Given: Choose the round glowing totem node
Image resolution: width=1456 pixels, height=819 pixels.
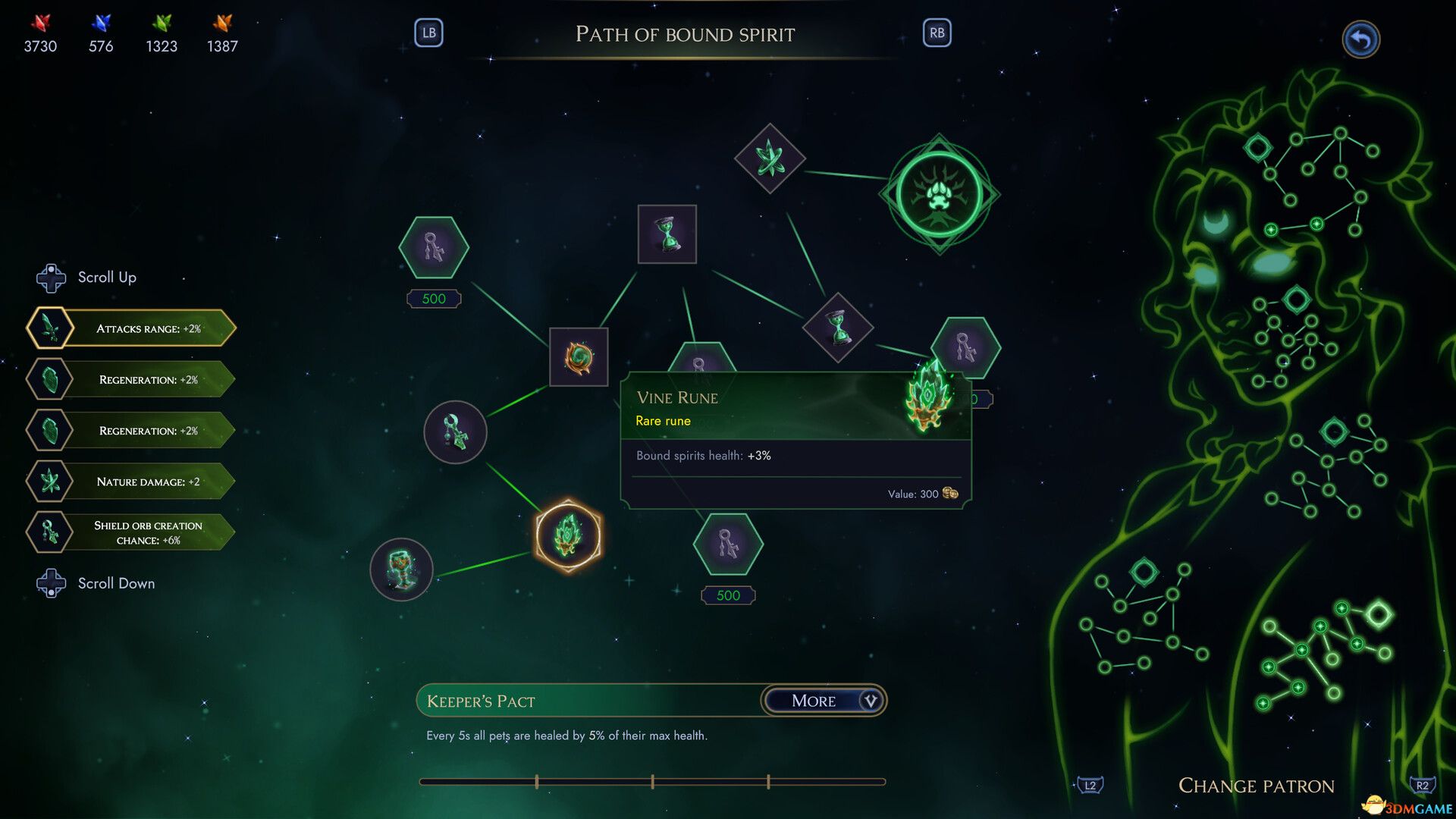Looking at the screenshot, I should coord(401,570).
